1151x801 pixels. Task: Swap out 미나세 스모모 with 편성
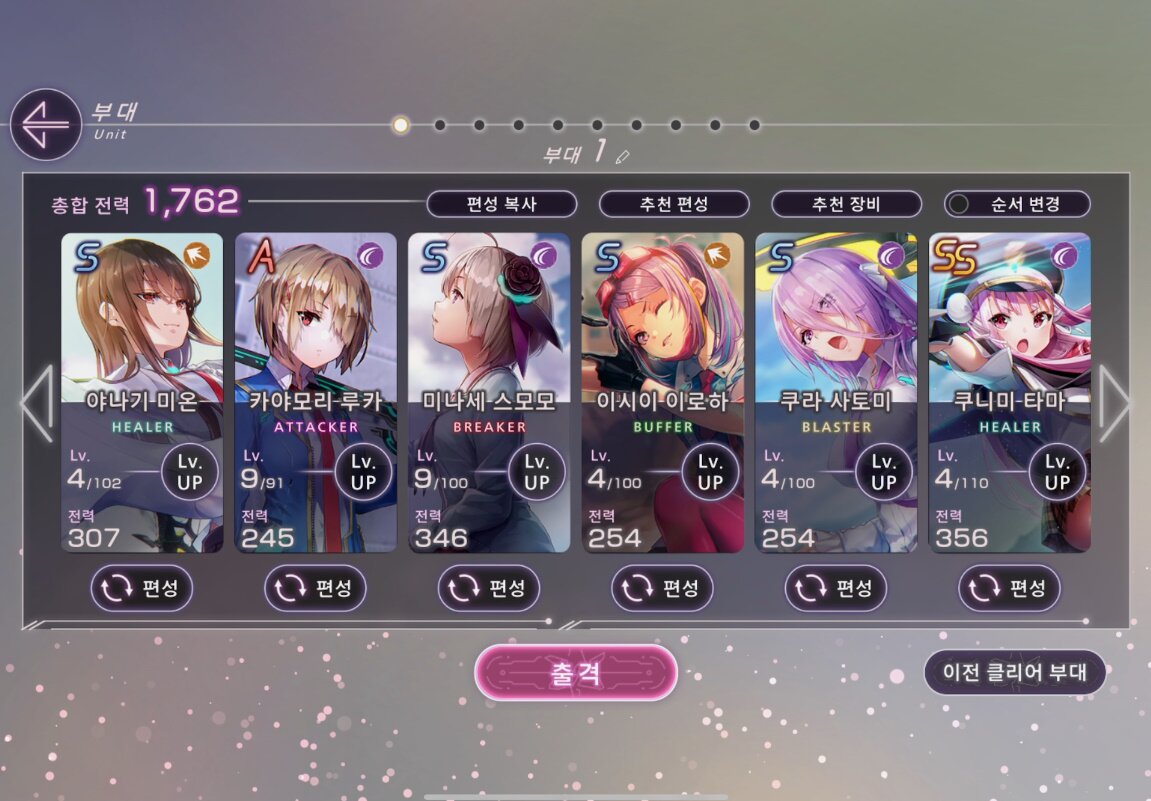(x=489, y=588)
